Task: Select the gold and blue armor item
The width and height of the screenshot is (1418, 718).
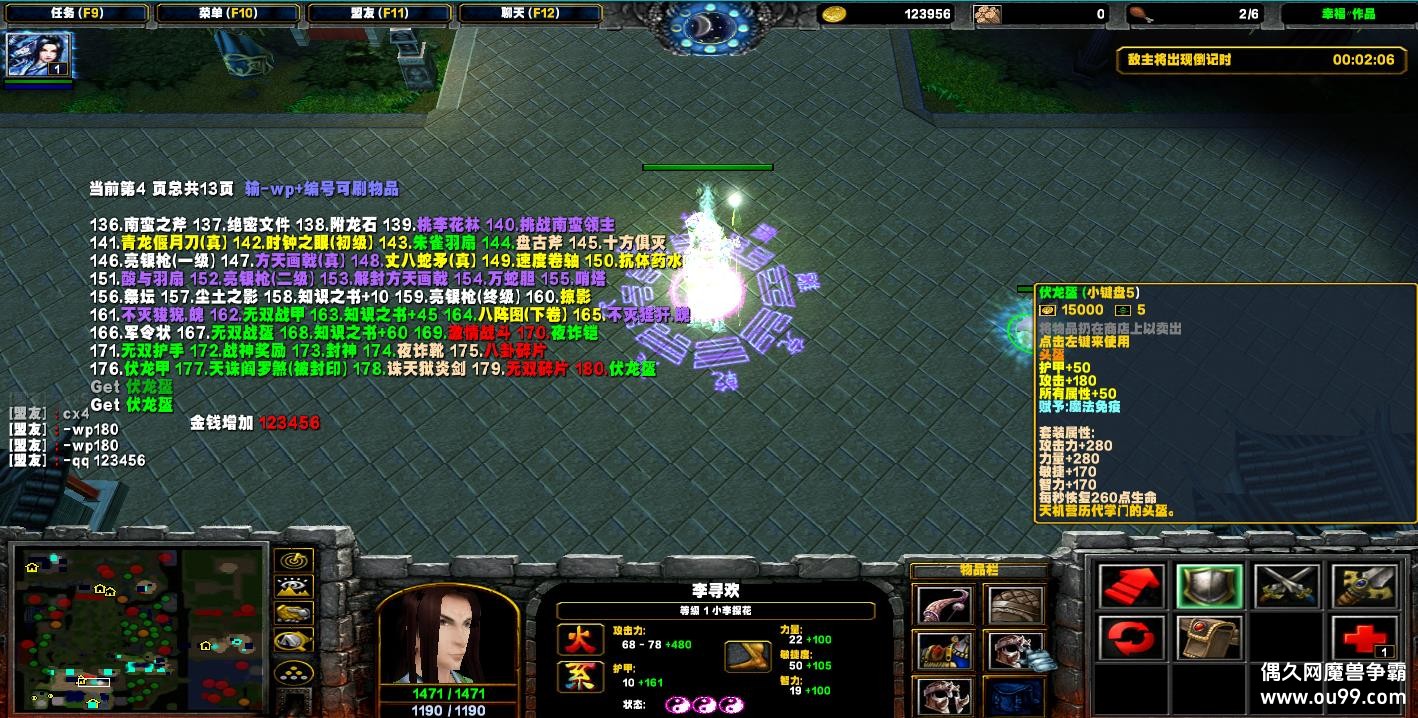Action: click(x=943, y=651)
